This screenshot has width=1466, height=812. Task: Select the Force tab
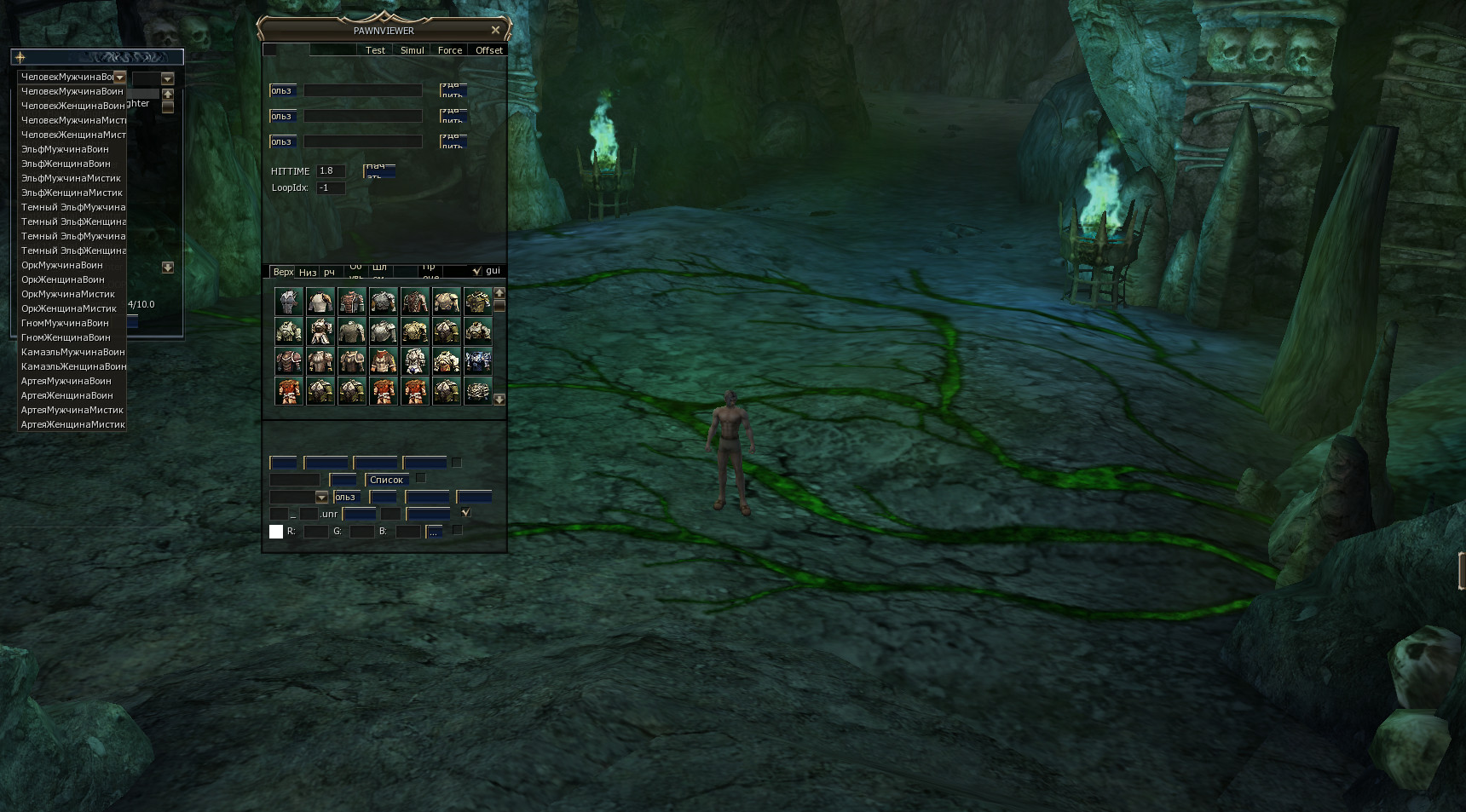(449, 50)
